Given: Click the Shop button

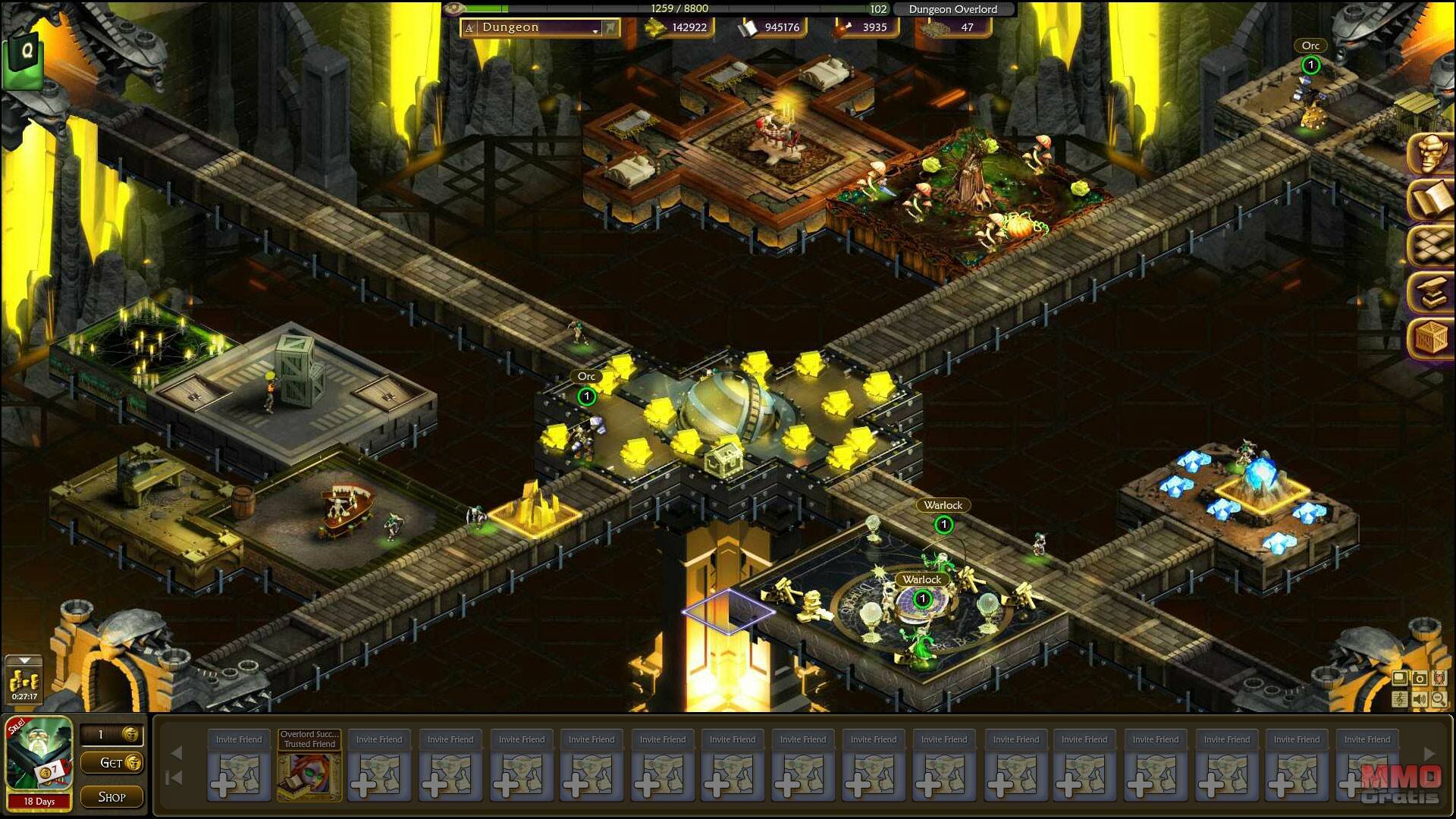Looking at the screenshot, I should pos(111,797).
